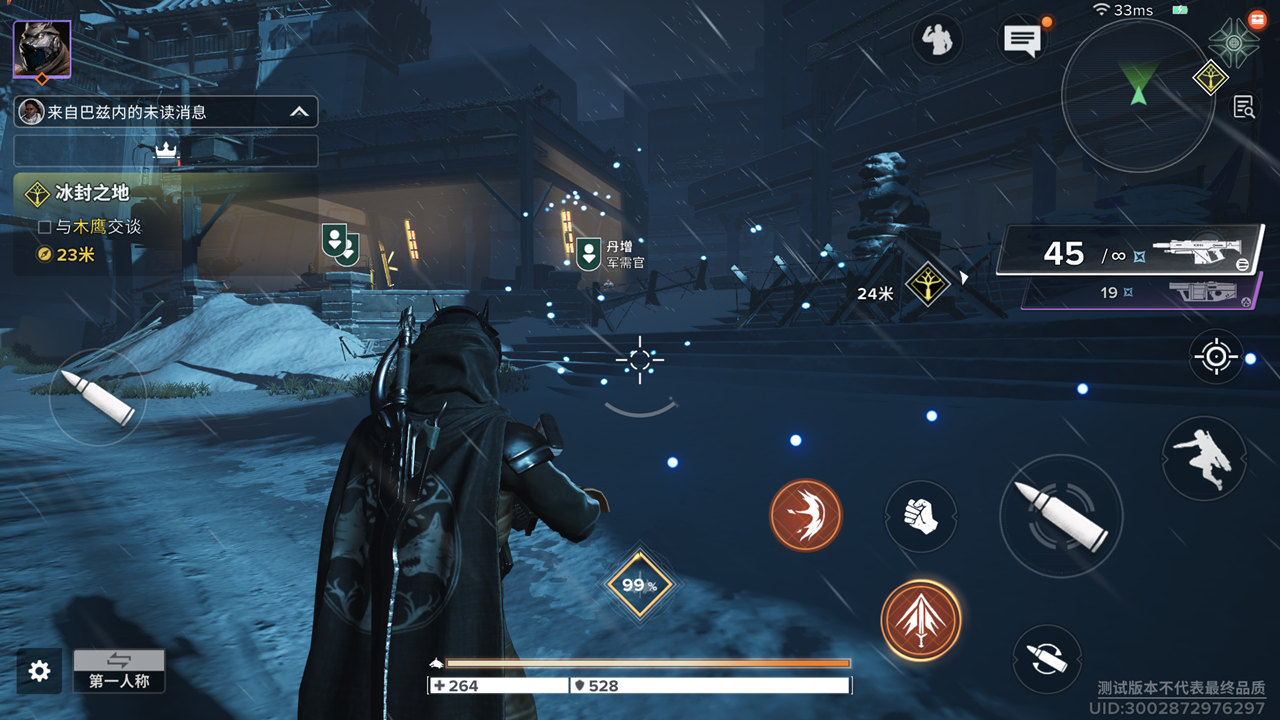Reload weapon with the bullet-cycle button
This screenshot has width=1280, height=720.
pyautogui.click(x=1047, y=659)
